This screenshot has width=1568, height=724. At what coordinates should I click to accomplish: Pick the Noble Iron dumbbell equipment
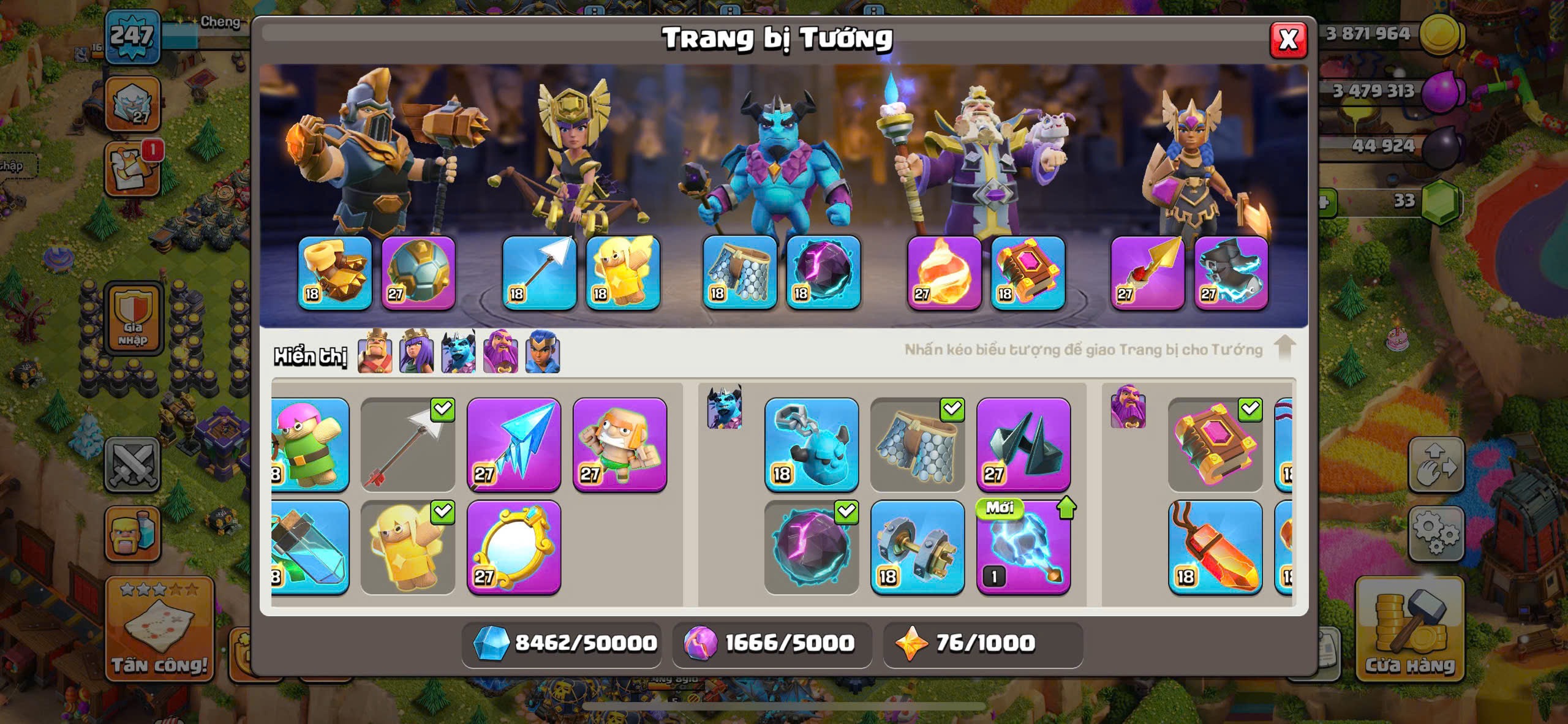click(917, 547)
